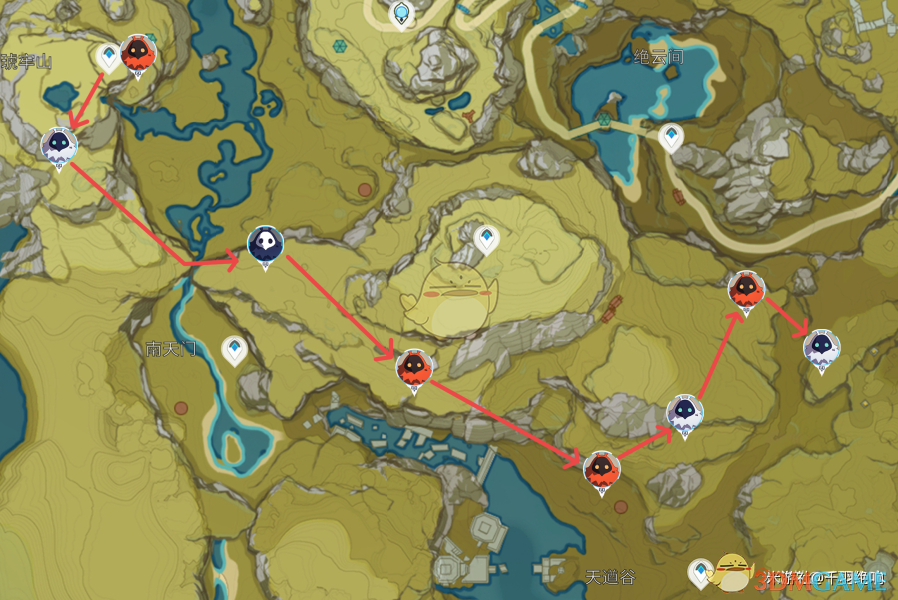Choose the Cryo Abyss Mage marker nearest 琥牢山

(59, 146)
